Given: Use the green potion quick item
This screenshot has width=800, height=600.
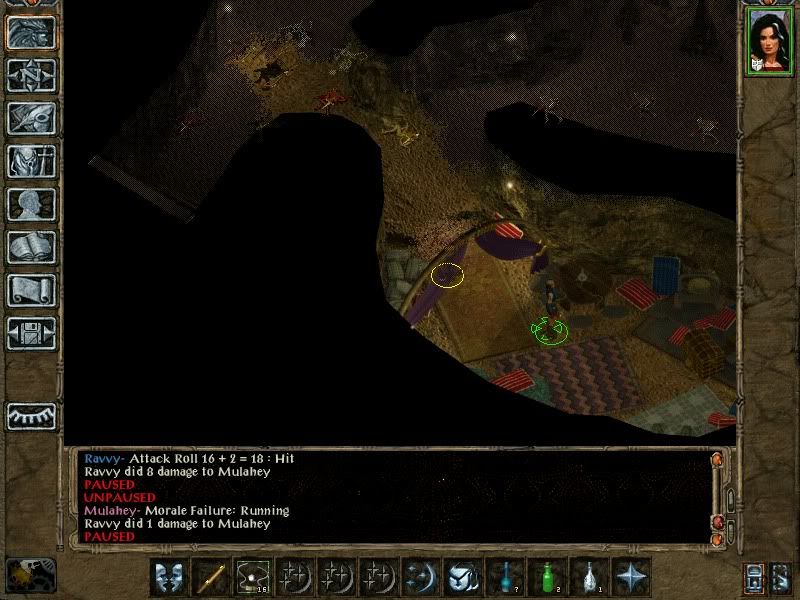Looking at the screenshot, I should pos(548,577).
